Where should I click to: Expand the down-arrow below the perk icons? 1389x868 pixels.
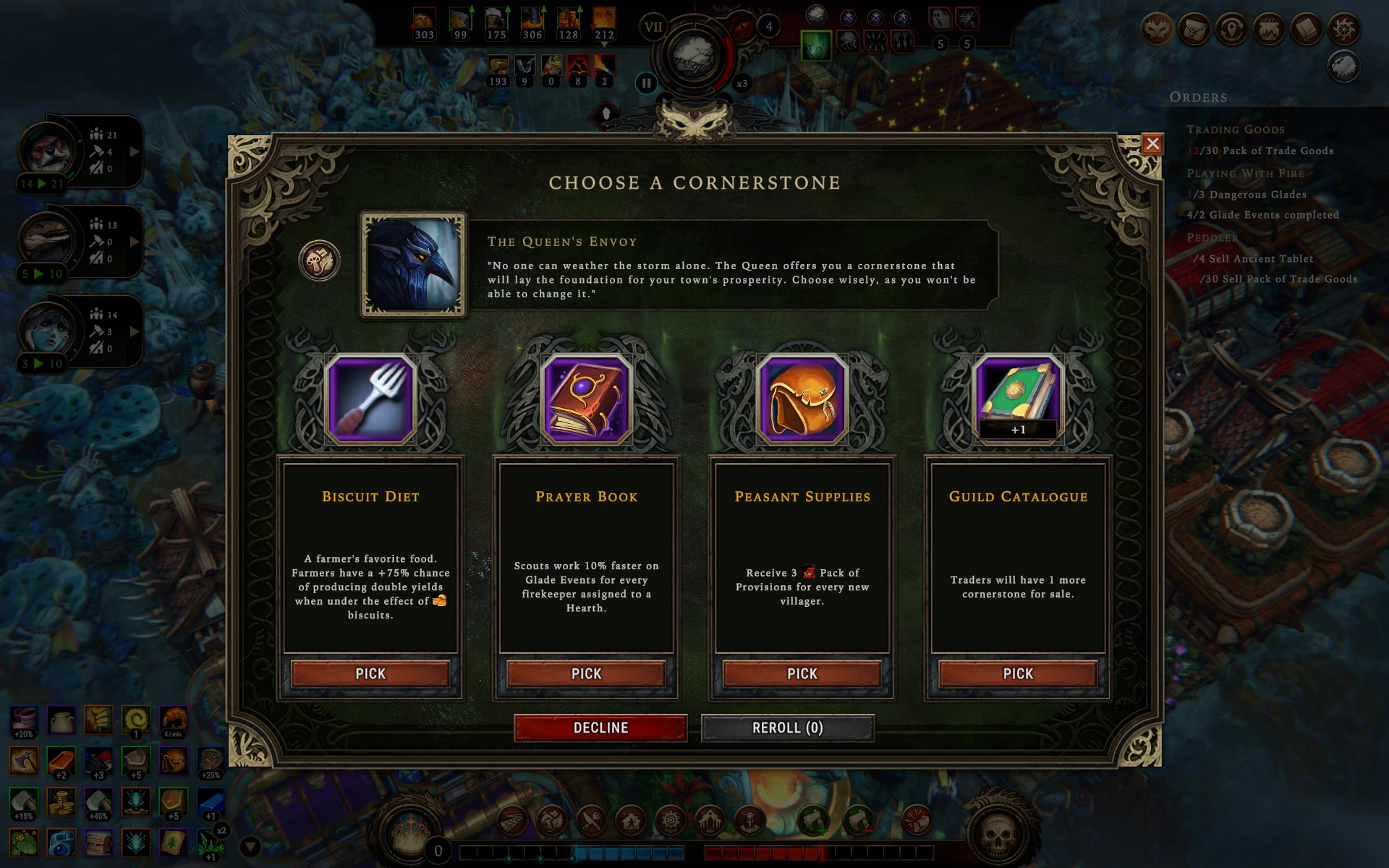click(x=250, y=846)
